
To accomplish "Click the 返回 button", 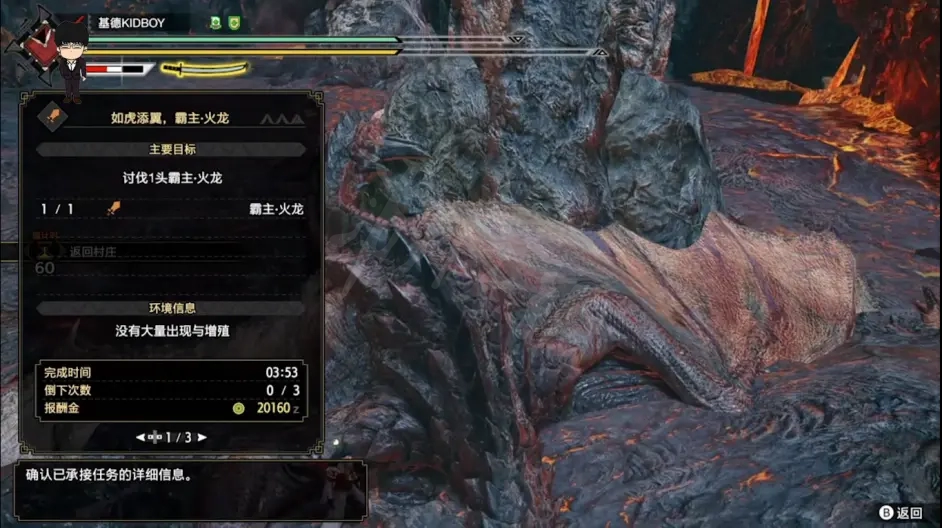I will coord(900,512).
